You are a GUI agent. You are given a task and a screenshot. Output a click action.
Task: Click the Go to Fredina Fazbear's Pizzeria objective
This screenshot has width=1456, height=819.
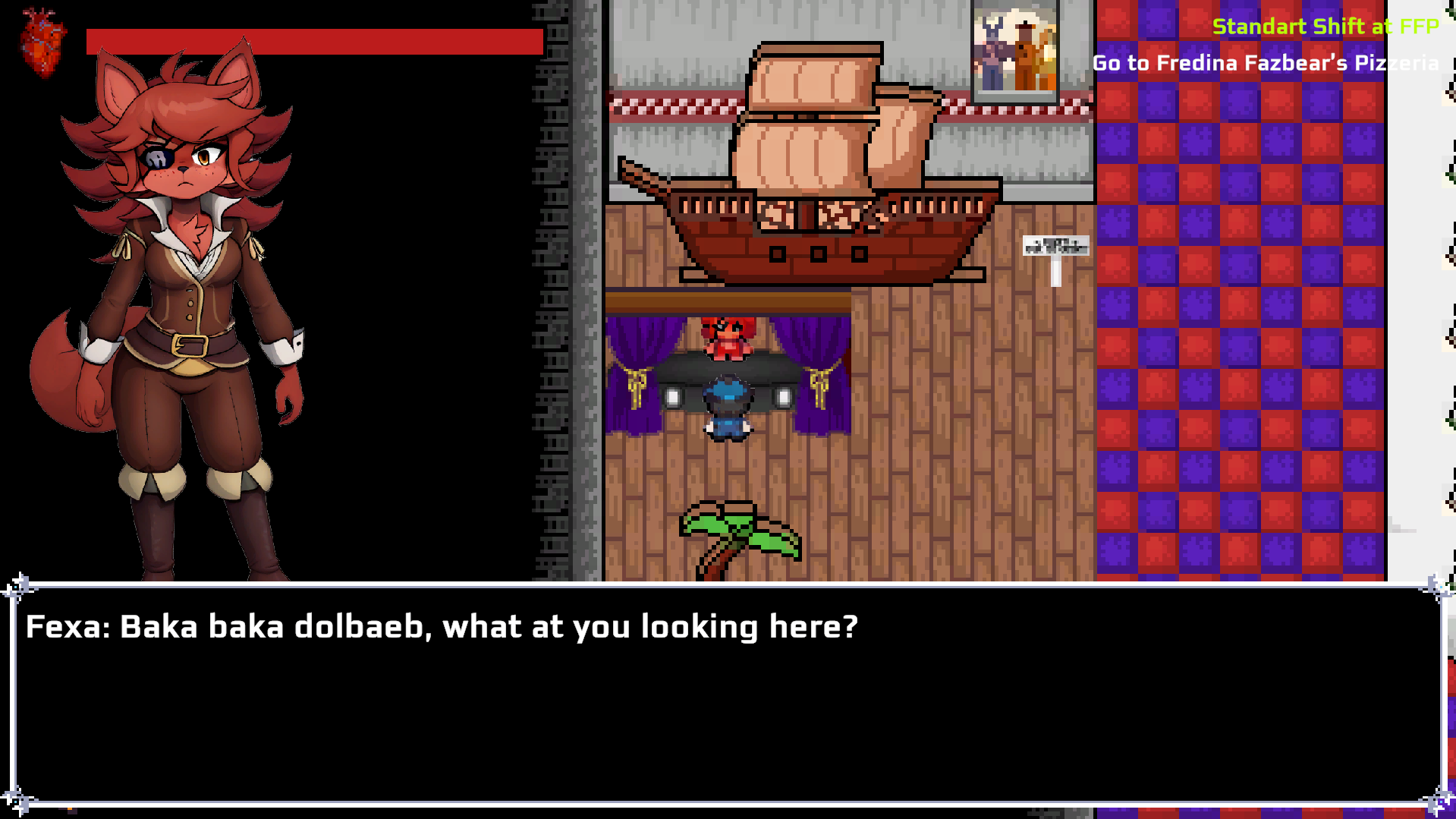click(1266, 64)
